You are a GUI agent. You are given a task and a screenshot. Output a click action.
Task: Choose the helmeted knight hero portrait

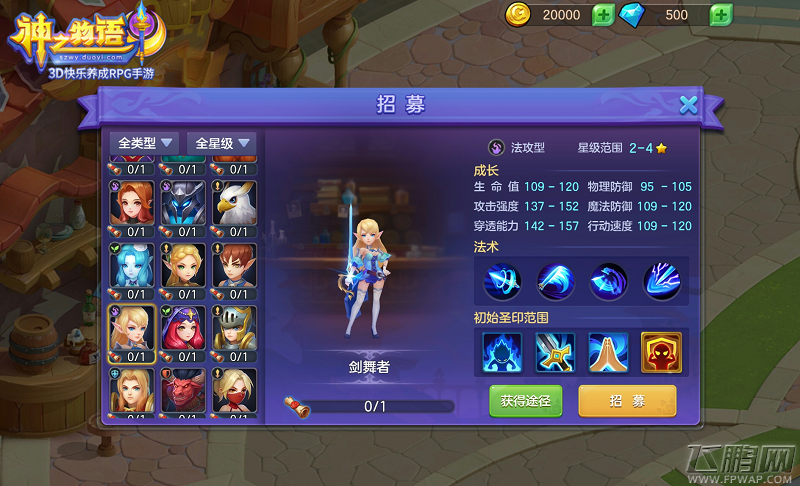coord(235,327)
